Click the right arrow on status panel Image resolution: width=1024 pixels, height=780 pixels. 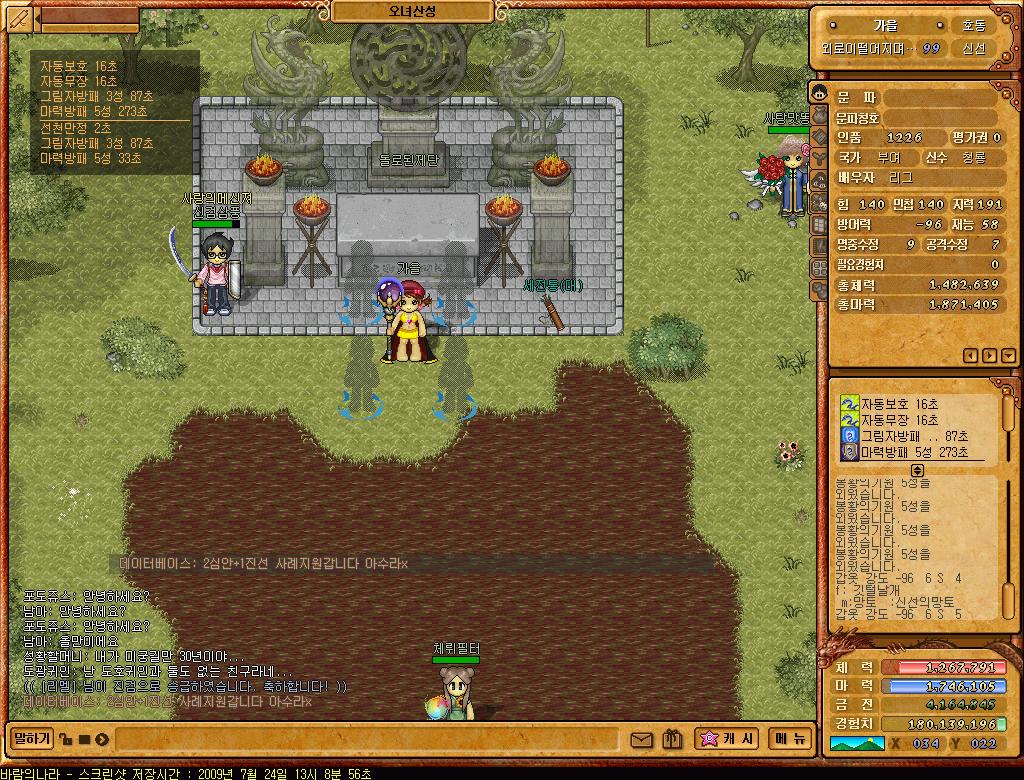[989, 355]
